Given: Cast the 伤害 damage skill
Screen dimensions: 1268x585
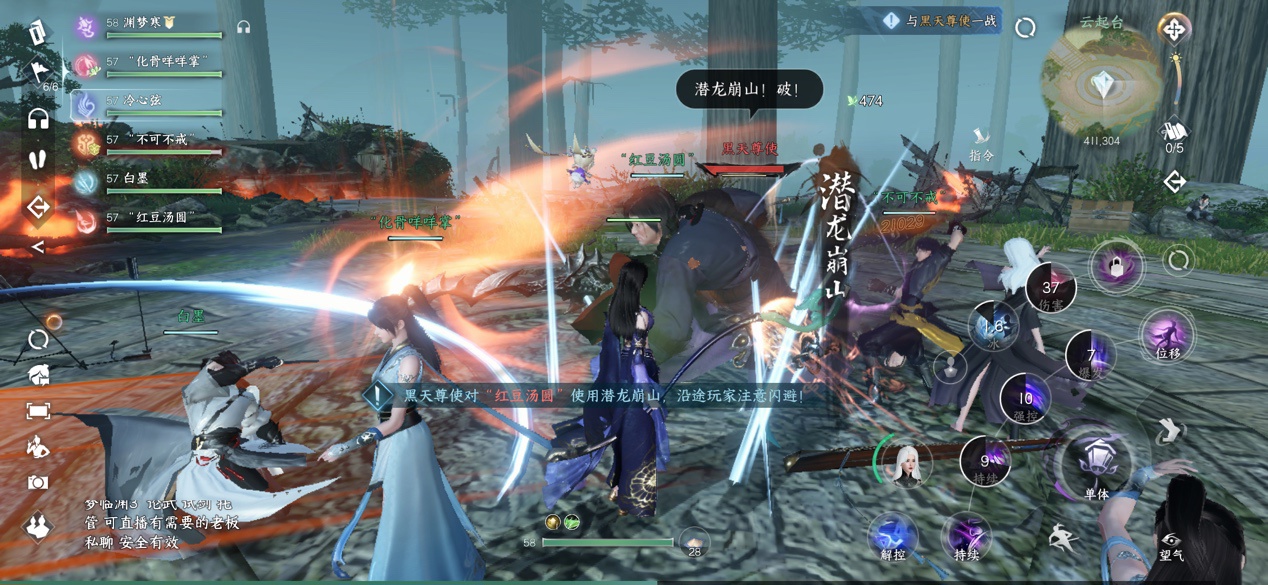Looking at the screenshot, I should coord(1050,285).
